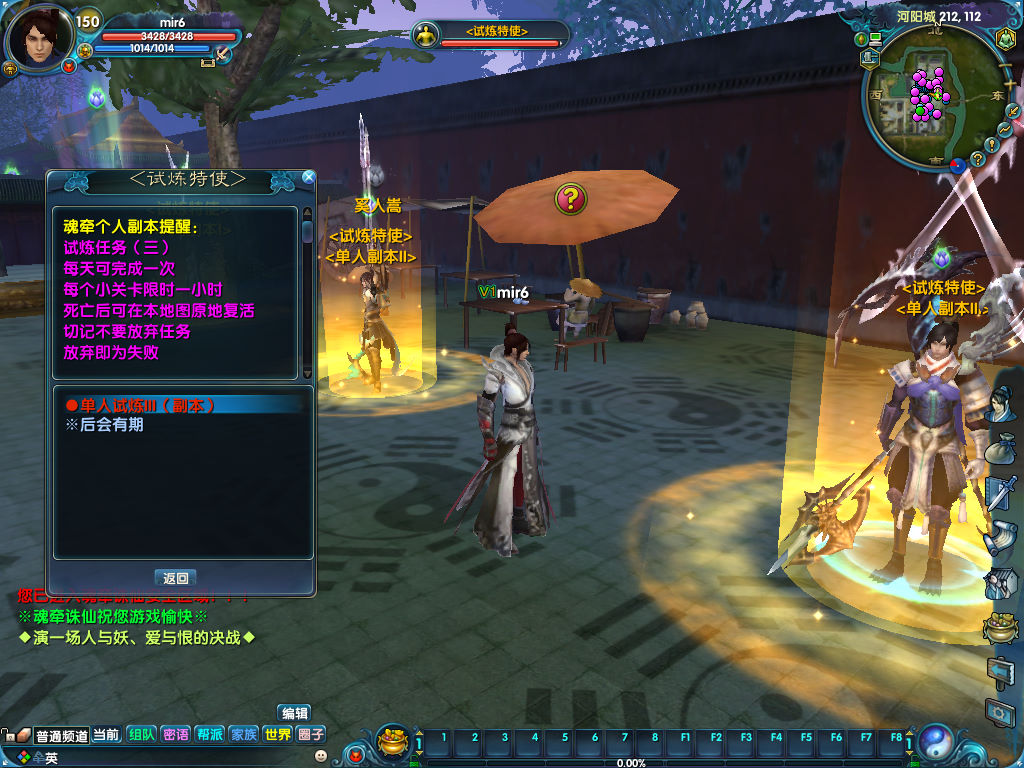Open the player portrait in the corner

38,40
